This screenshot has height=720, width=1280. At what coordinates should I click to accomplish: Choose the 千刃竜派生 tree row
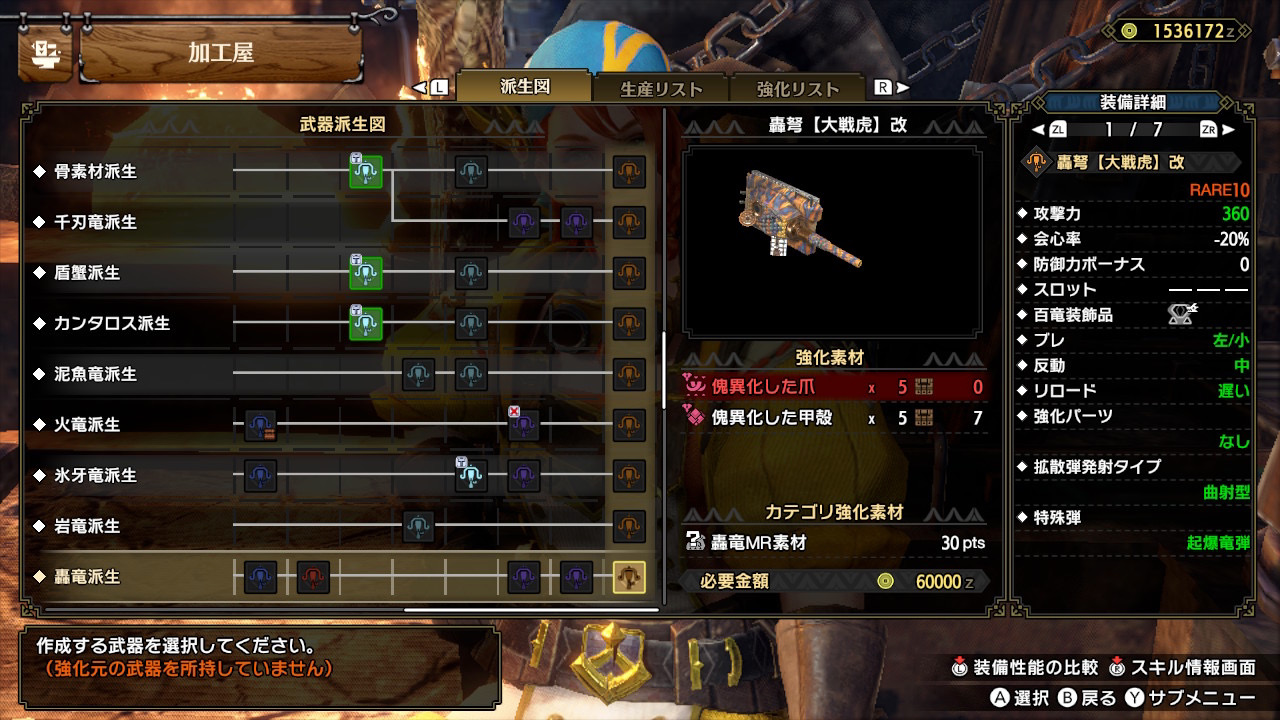coord(96,222)
